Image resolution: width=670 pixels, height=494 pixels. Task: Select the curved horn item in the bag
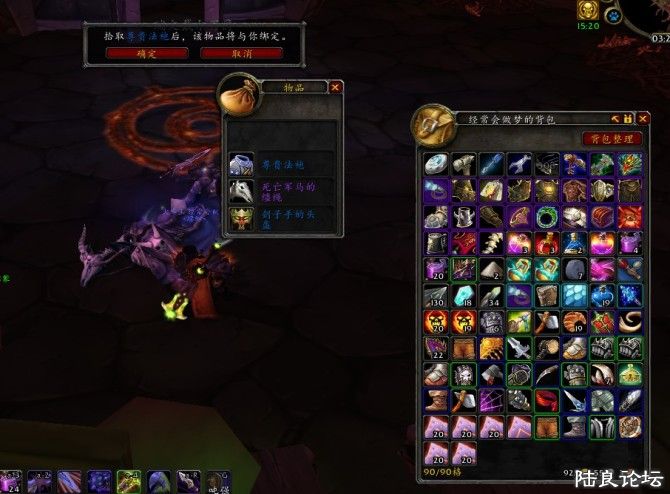(x=630, y=322)
